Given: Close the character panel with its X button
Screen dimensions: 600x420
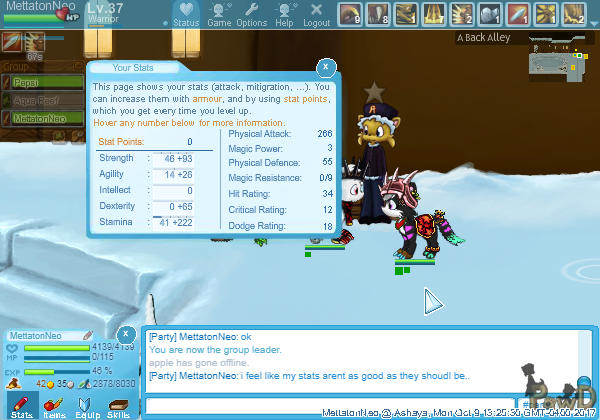Looking at the screenshot, I should coord(126,334).
